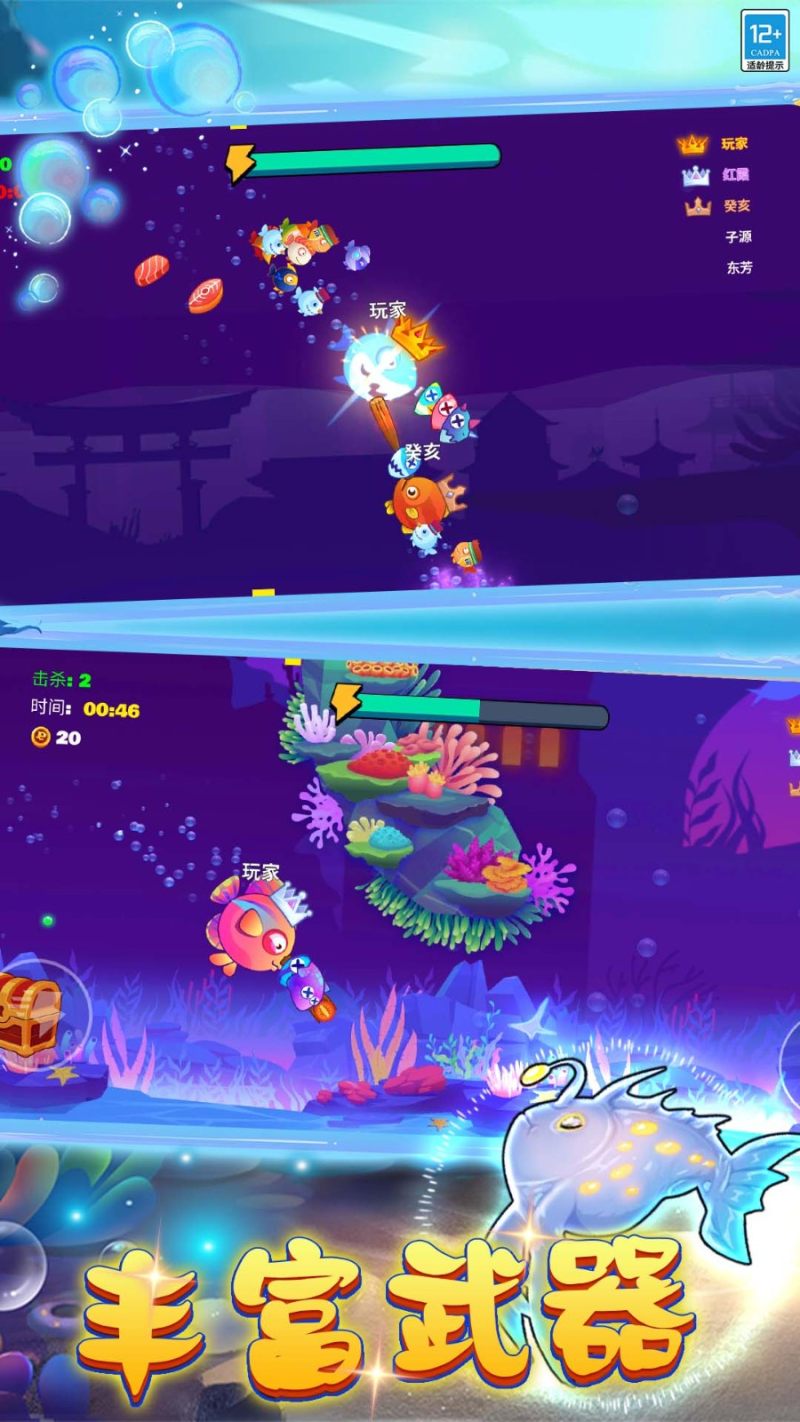Choose 癸亥 on the leaderboard
800x1422 pixels.
pos(736,206)
